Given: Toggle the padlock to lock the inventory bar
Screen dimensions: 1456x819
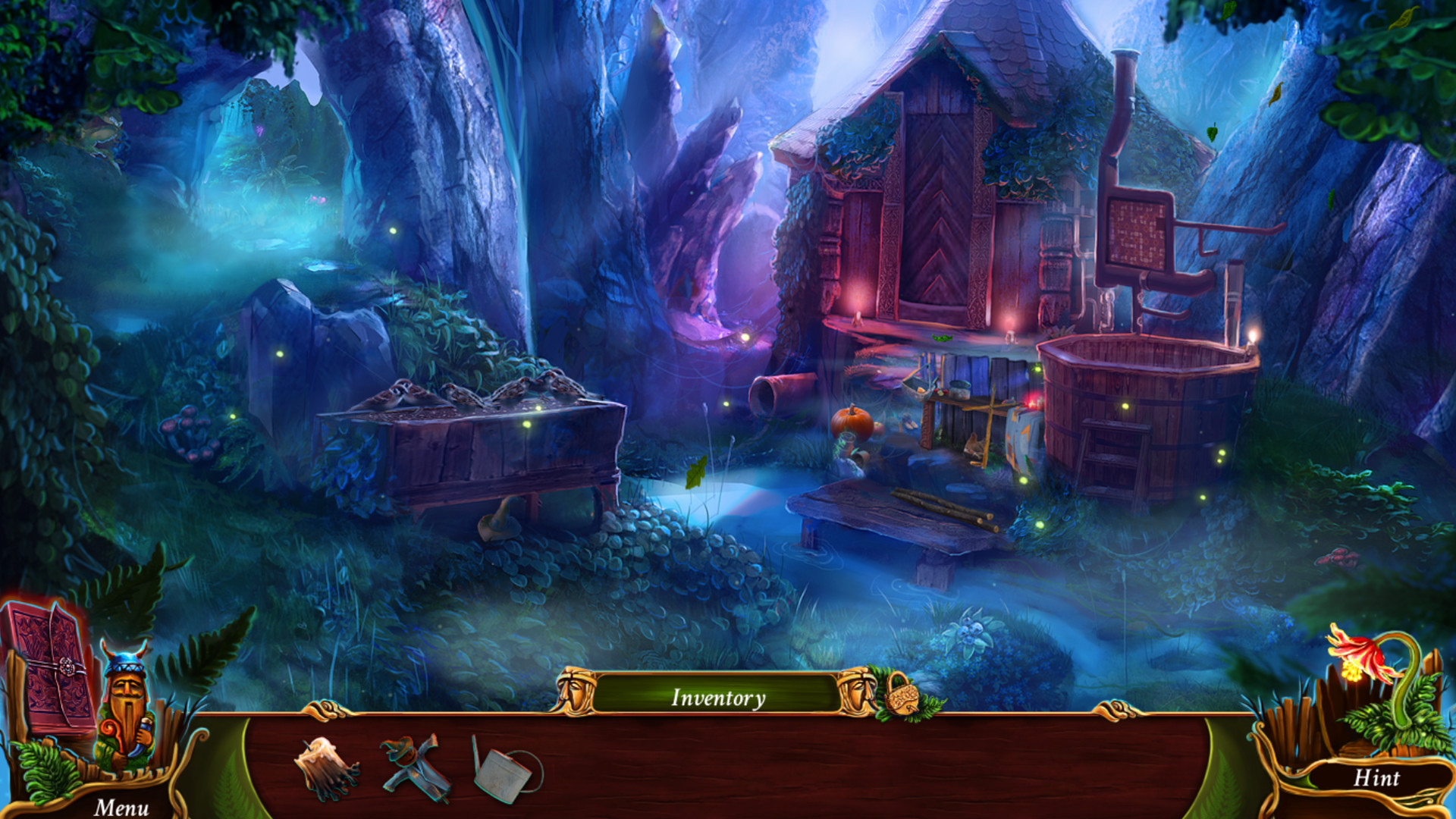Looking at the screenshot, I should [x=902, y=703].
